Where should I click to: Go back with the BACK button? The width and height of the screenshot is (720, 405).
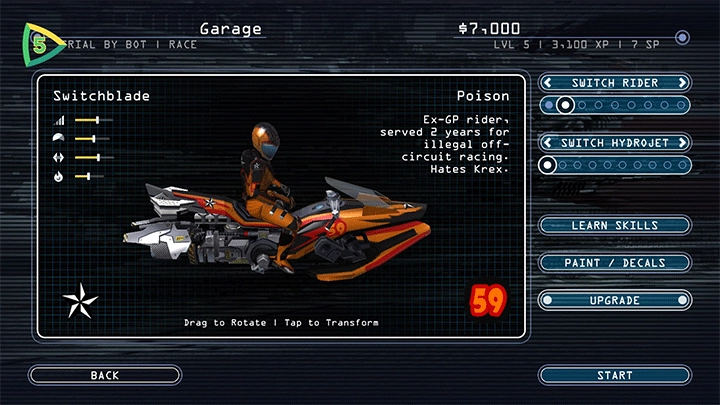coord(104,375)
